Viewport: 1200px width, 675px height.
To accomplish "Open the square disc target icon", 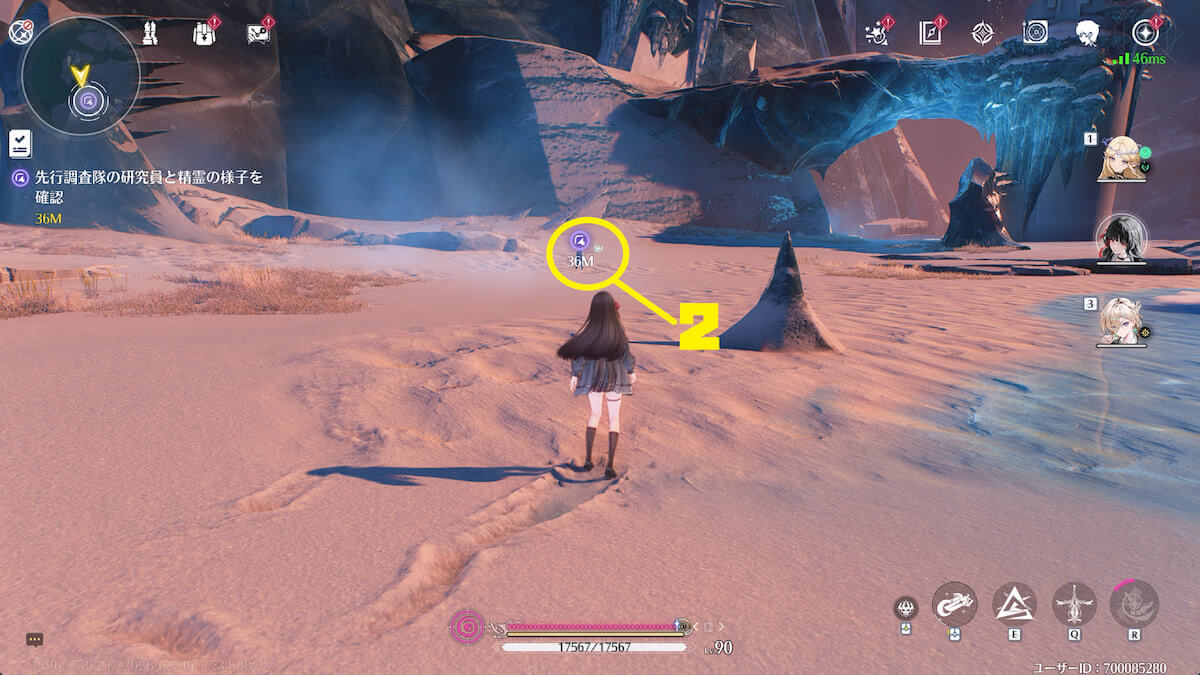I will pos(1035,33).
